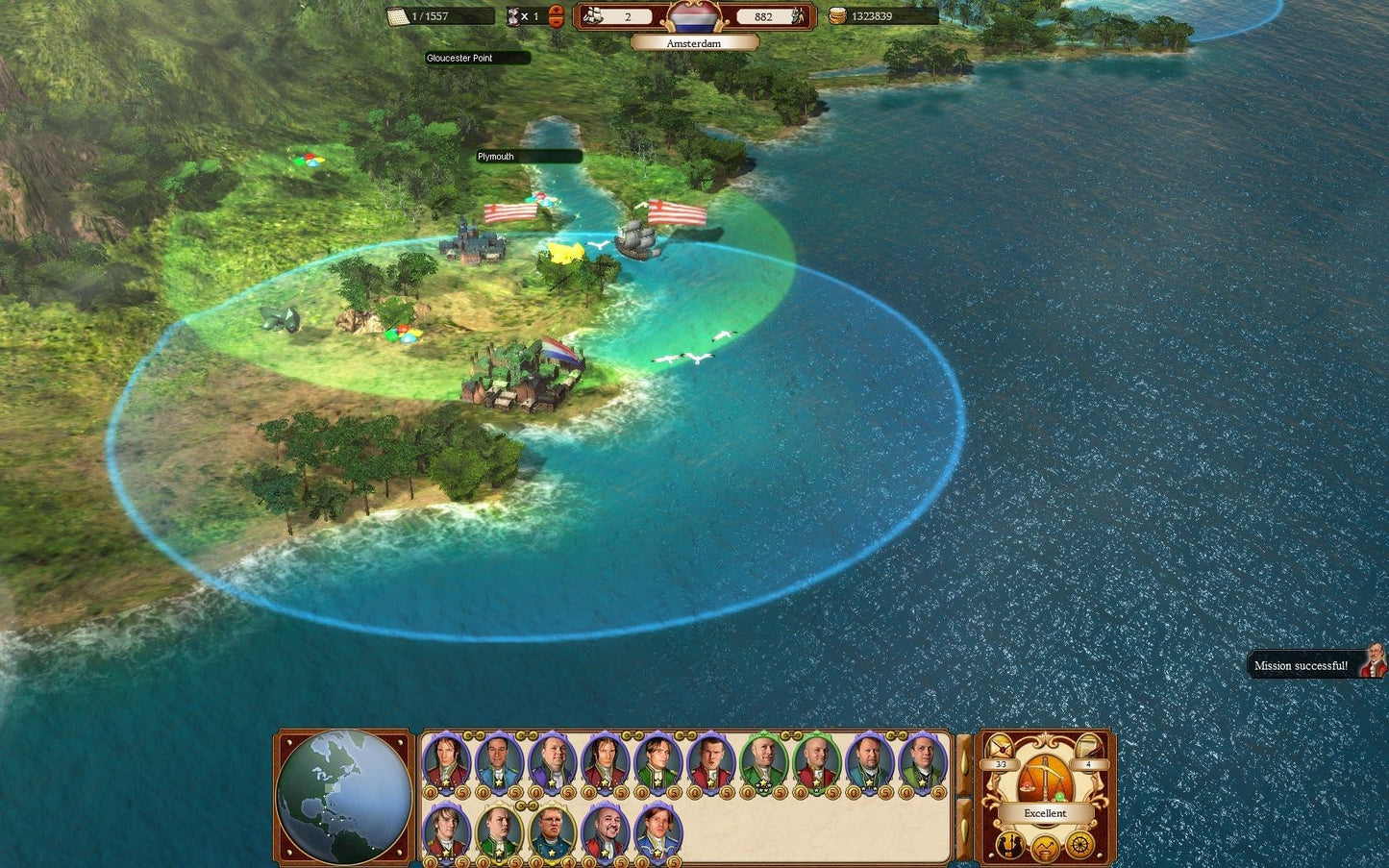Open the envelope missions icon showing 3/3
The image size is (1389, 868).
coord(999,746)
